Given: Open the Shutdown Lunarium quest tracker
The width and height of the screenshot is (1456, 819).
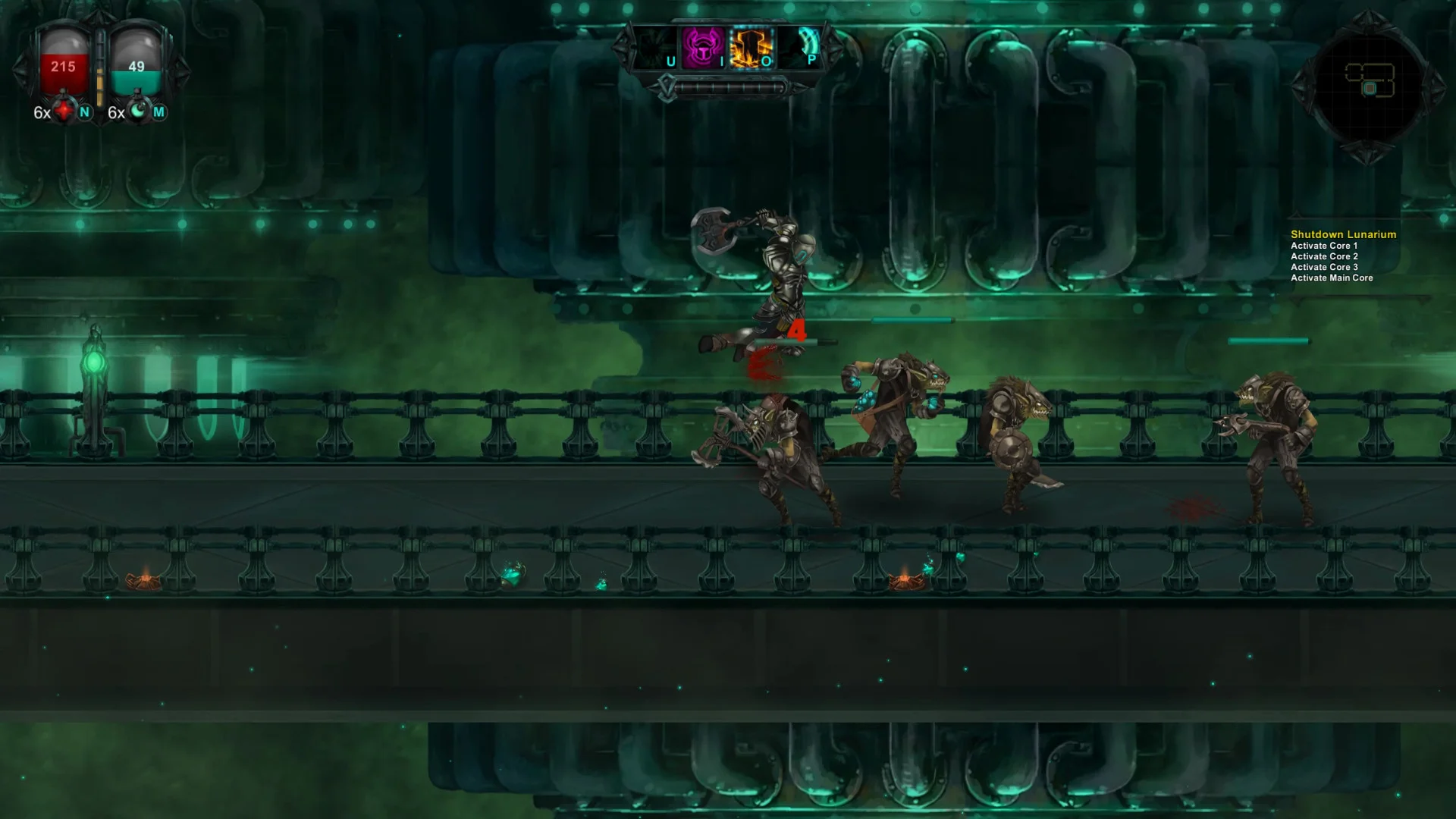Looking at the screenshot, I should pyautogui.click(x=1343, y=235).
